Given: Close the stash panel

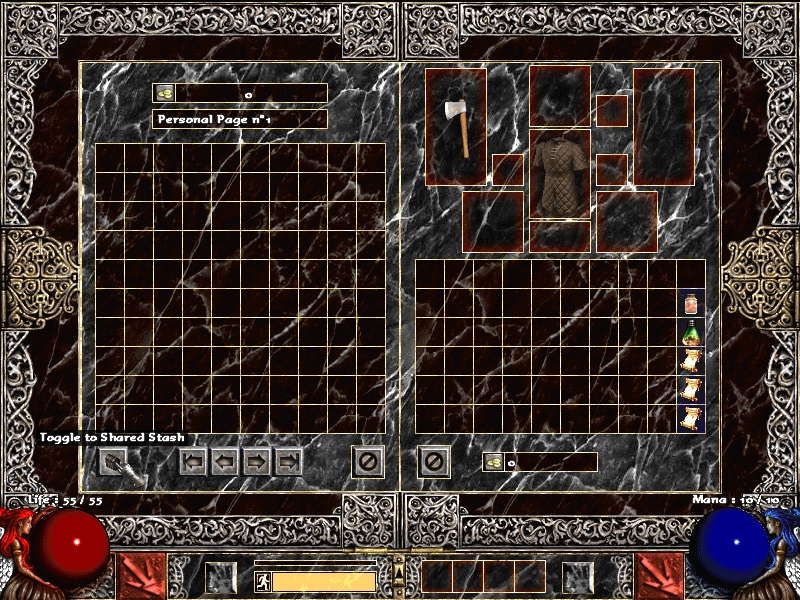Looking at the screenshot, I should click(368, 461).
